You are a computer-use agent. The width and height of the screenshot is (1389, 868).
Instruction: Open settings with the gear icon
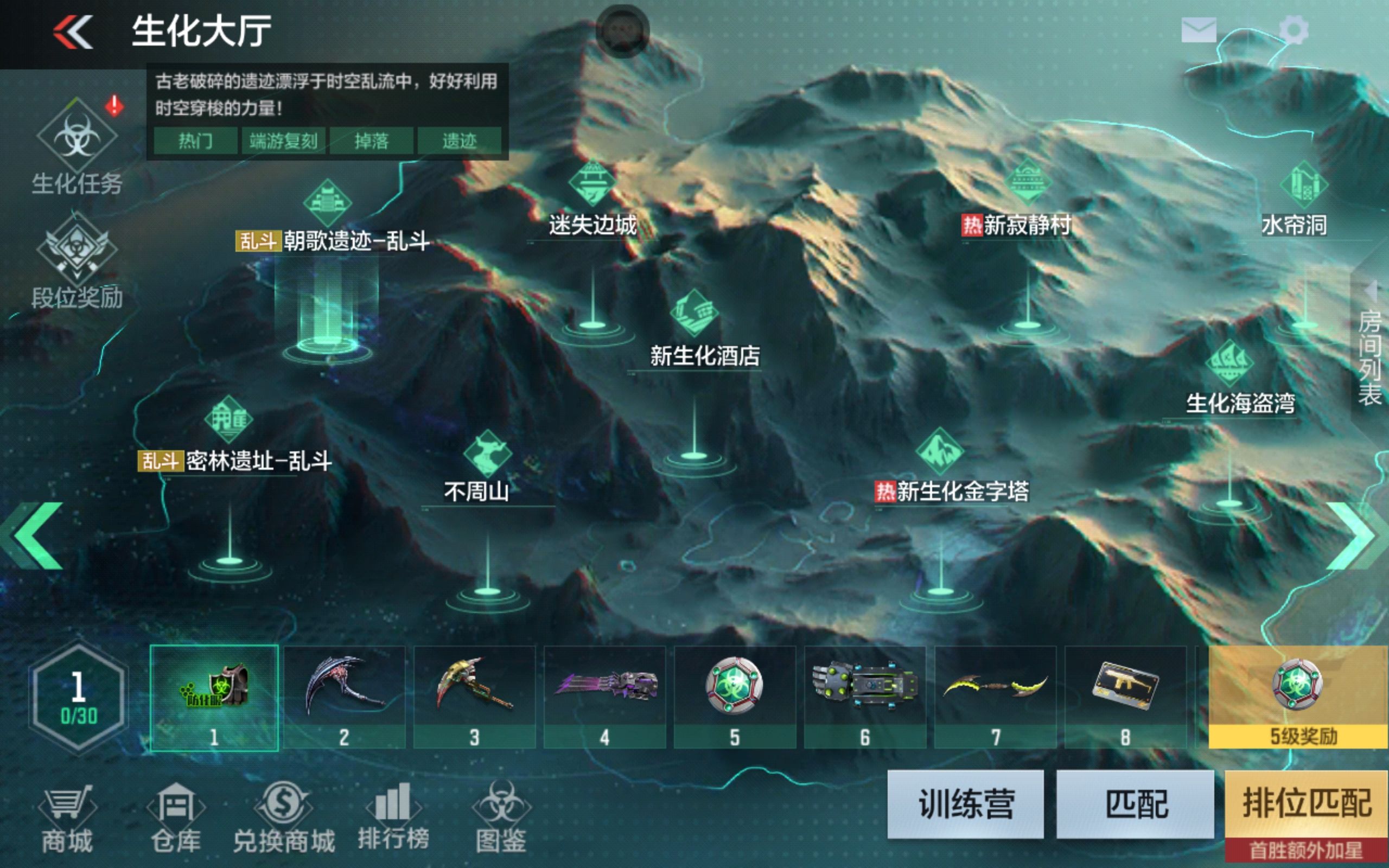[x=1294, y=30]
